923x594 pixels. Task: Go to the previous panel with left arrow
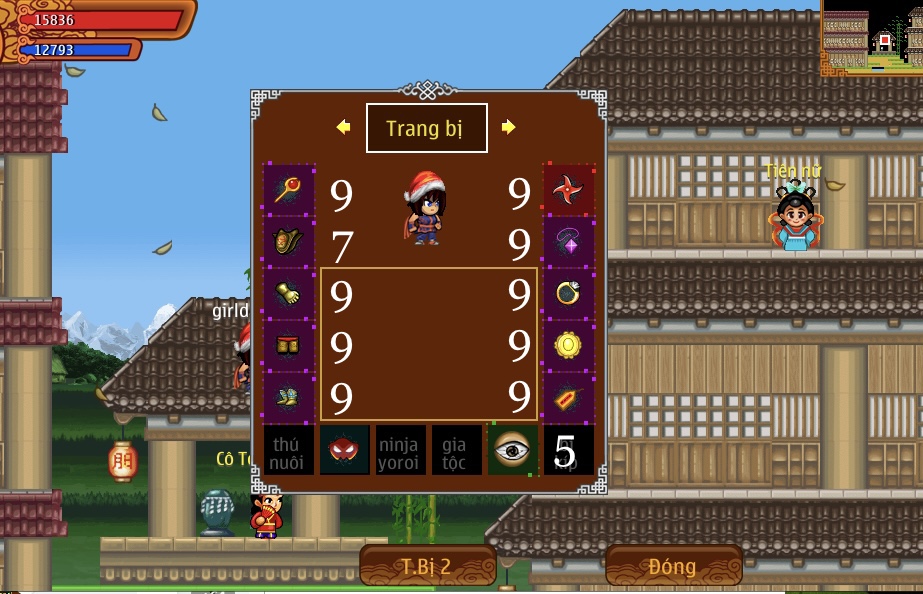point(344,127)
